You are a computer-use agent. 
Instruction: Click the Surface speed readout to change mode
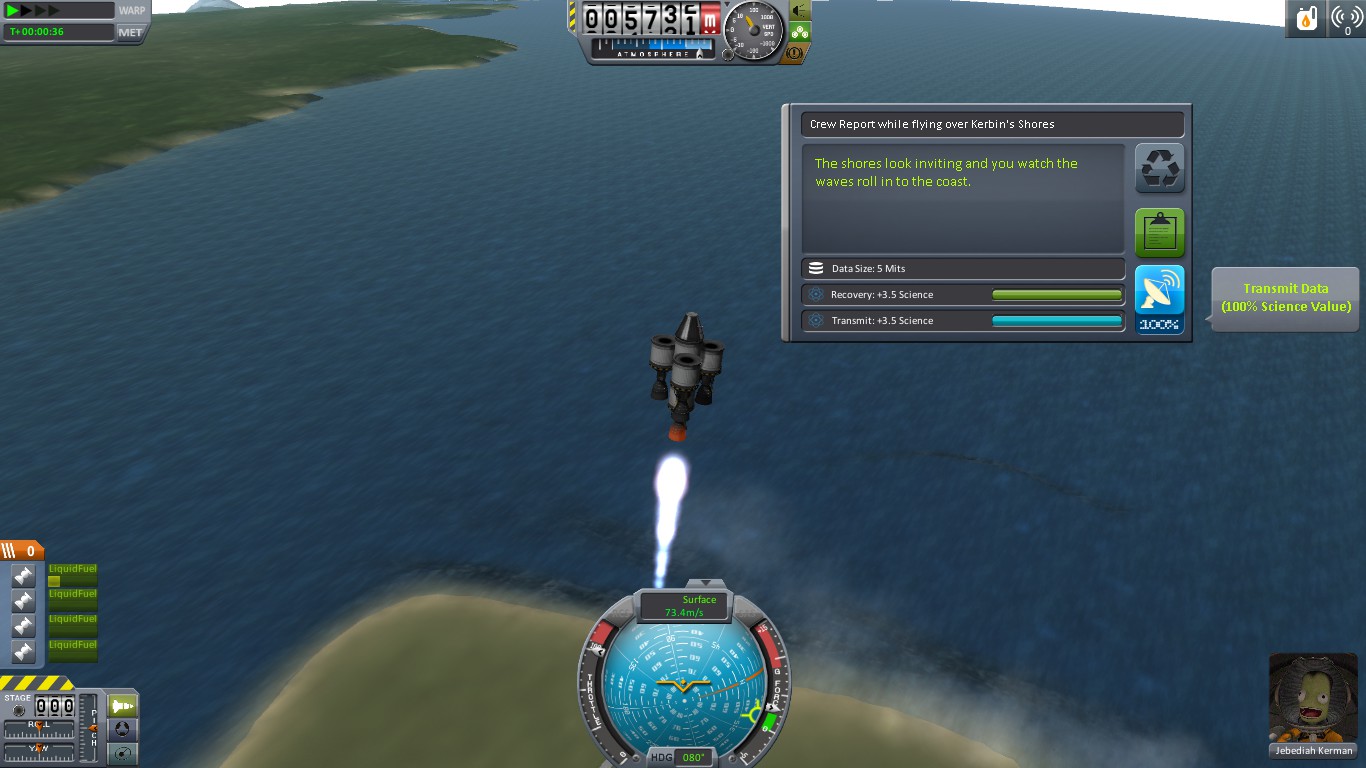[x=685, y=606]
